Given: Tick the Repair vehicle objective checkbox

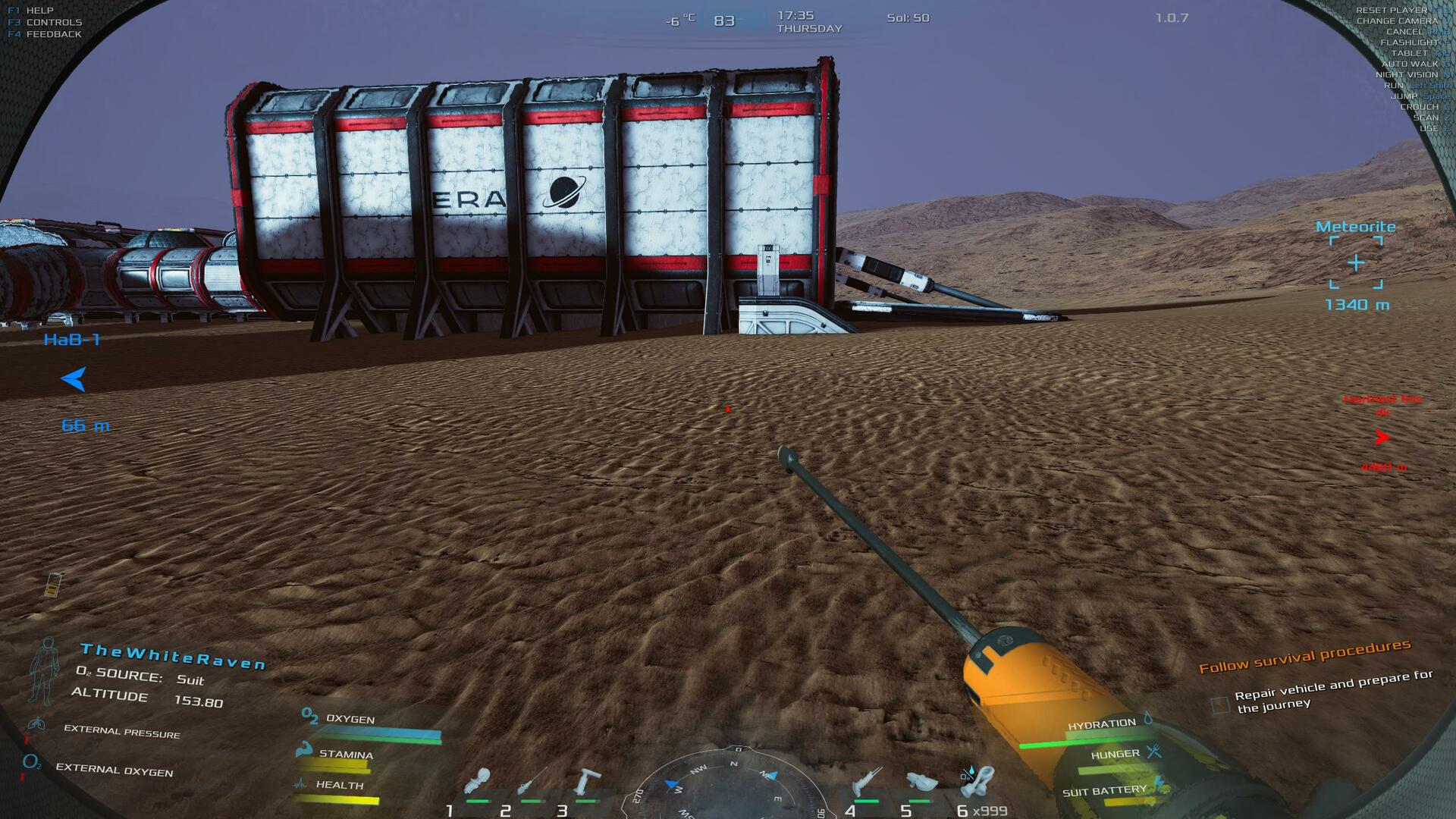Looking at the screenshot, I should point(1219,705).
